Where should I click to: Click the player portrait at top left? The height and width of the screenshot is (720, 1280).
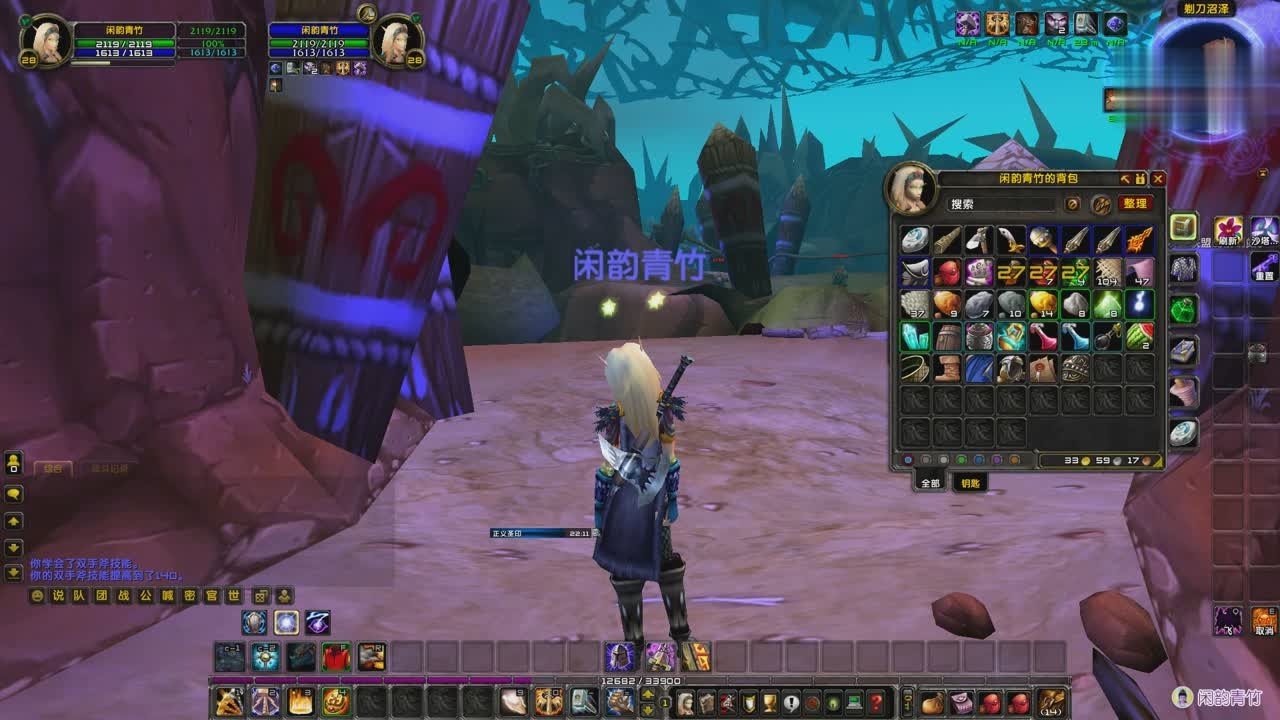tap(45, 40)
